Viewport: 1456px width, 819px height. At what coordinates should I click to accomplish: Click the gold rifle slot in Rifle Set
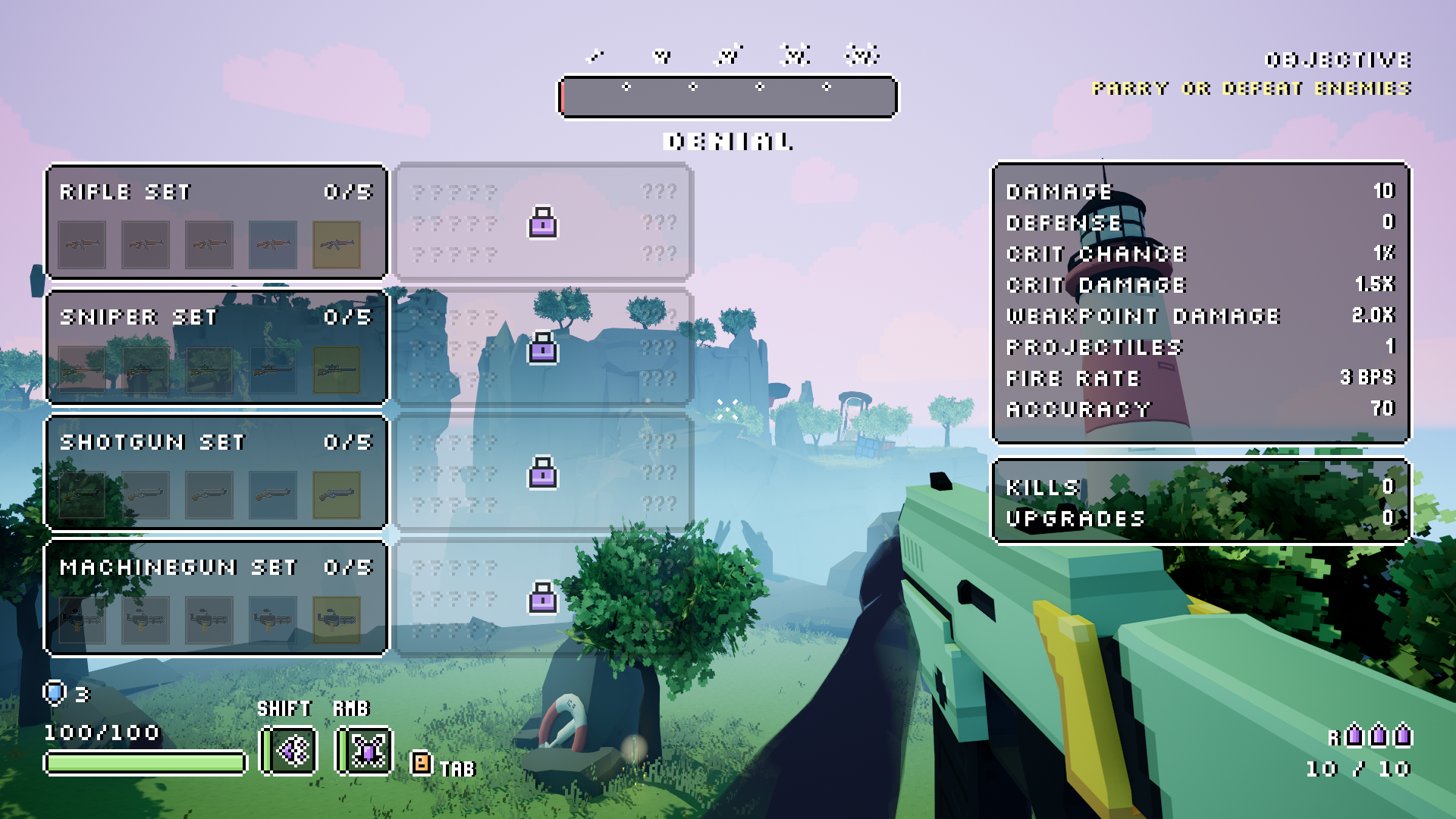coord(336,245)
